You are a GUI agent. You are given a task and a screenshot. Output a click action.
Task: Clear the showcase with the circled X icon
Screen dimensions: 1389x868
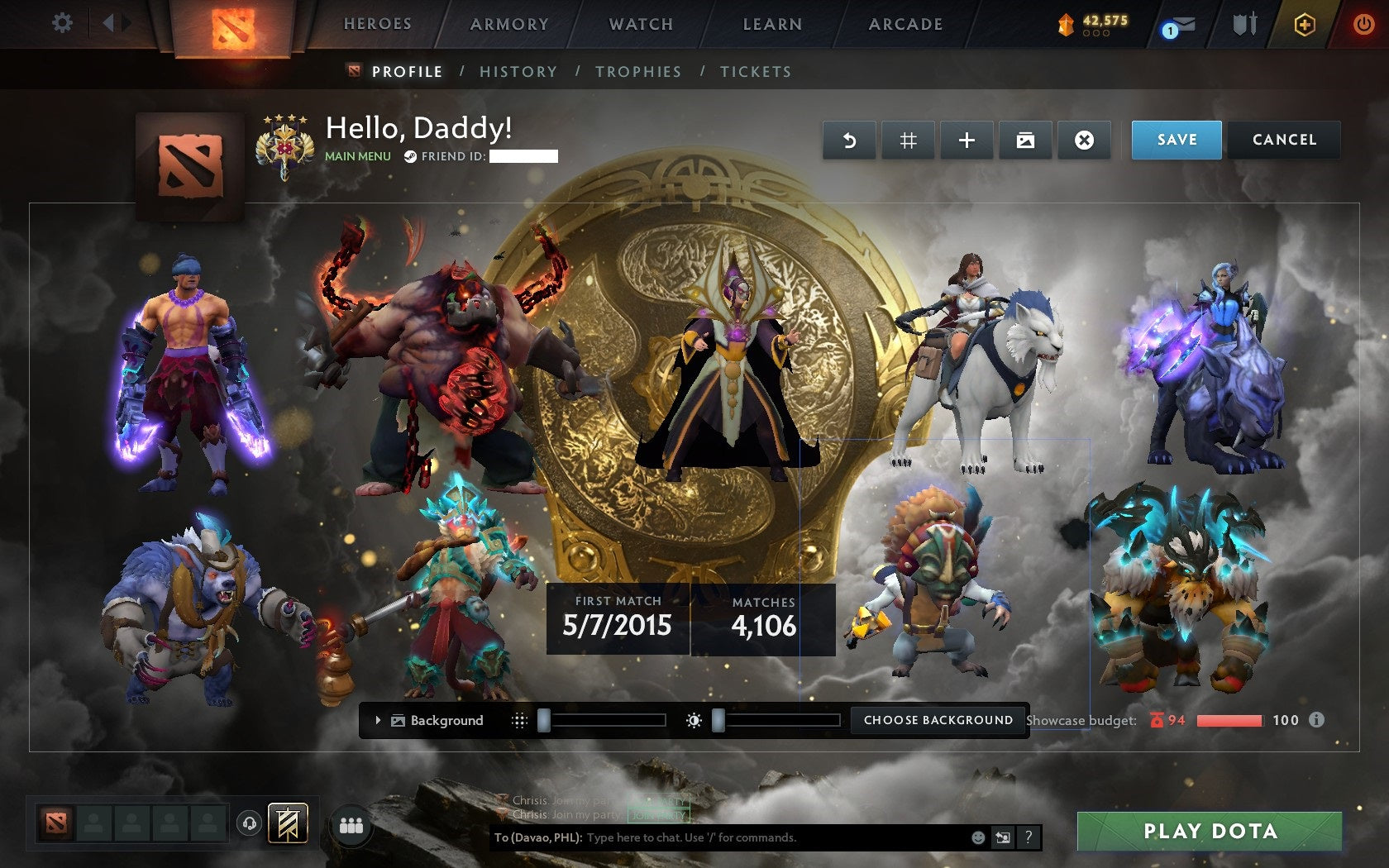1084,140
